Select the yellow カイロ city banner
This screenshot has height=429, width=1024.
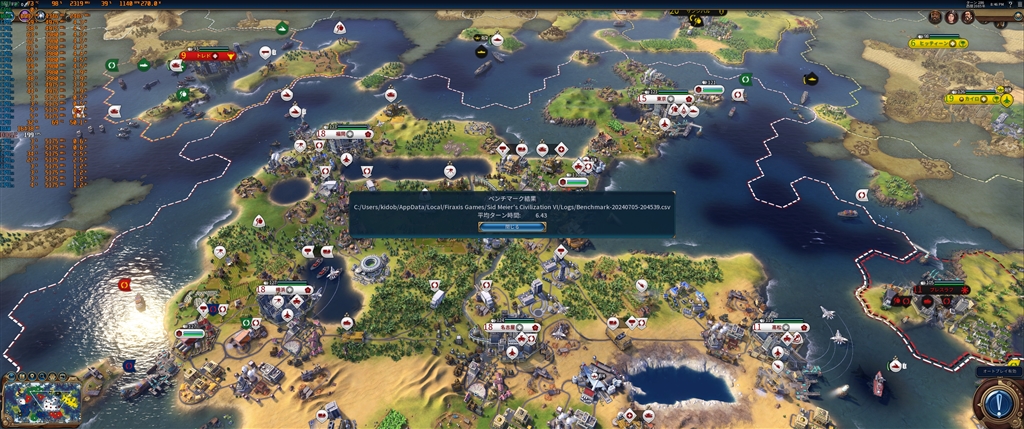click(x=972, y=99)
